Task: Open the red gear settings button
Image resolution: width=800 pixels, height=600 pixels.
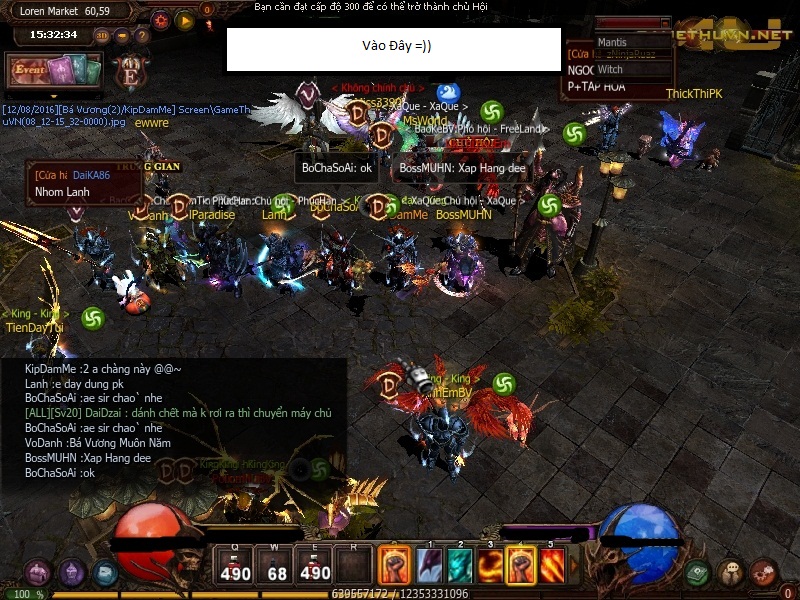Action: (161, 19)
